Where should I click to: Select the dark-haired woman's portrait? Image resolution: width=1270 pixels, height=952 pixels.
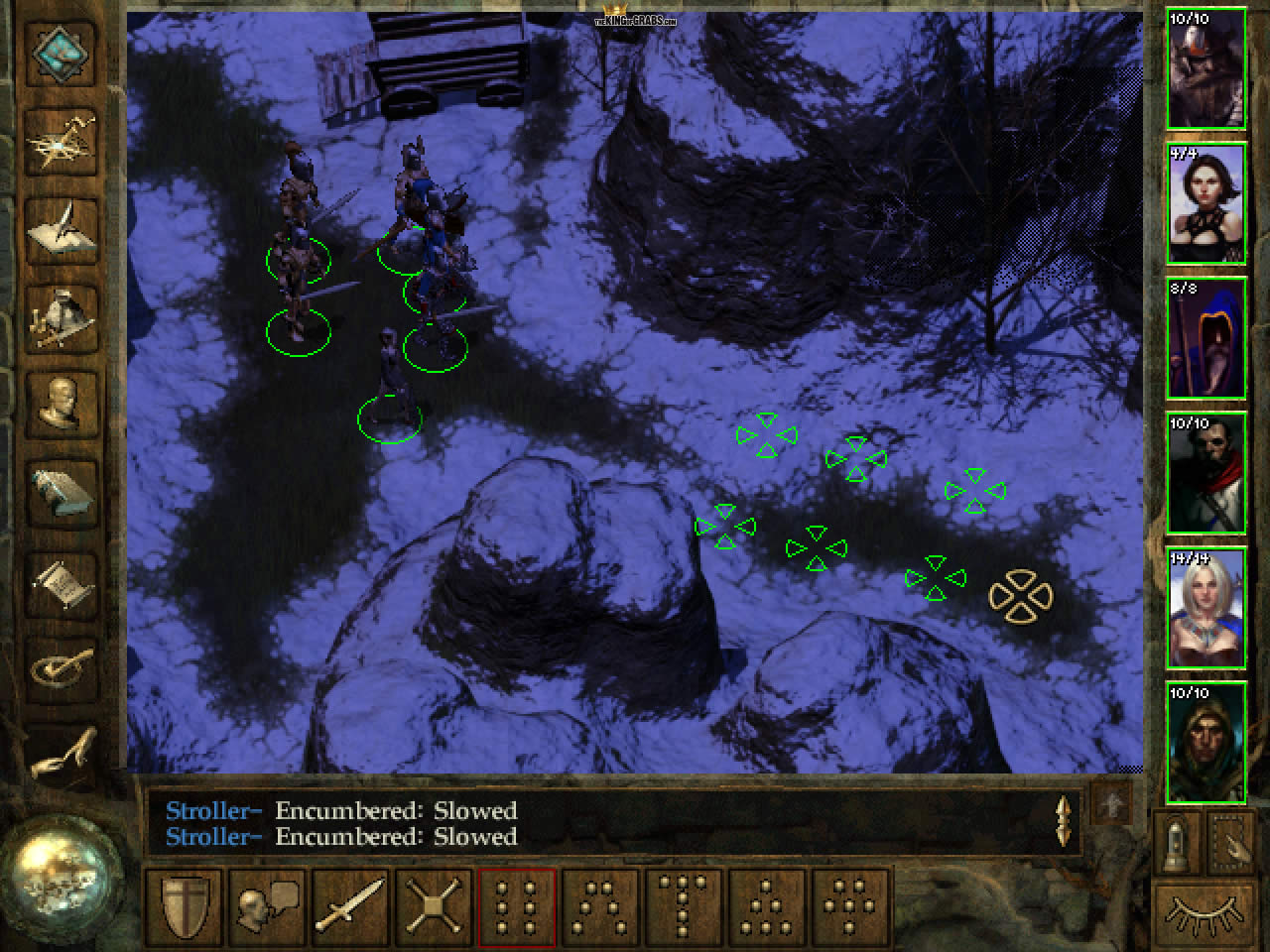(x=1206, y=204)
